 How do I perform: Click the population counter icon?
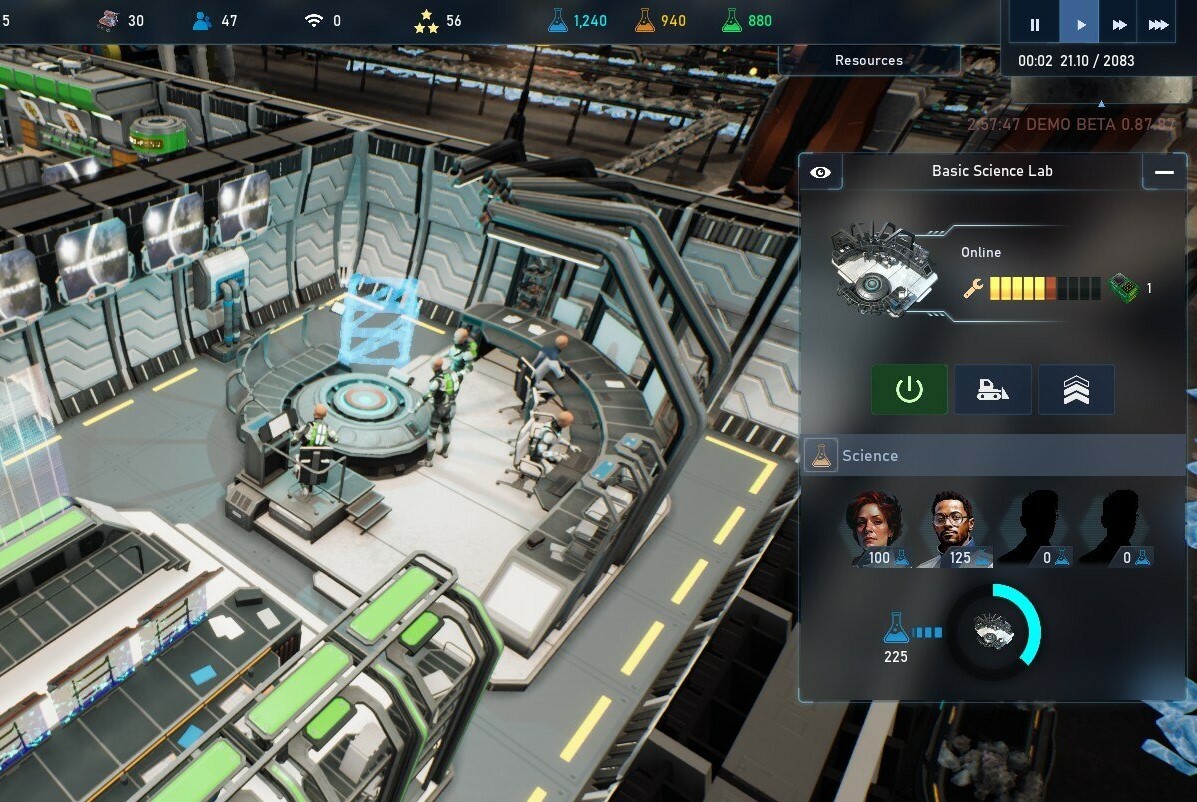(x=203, y=21)
